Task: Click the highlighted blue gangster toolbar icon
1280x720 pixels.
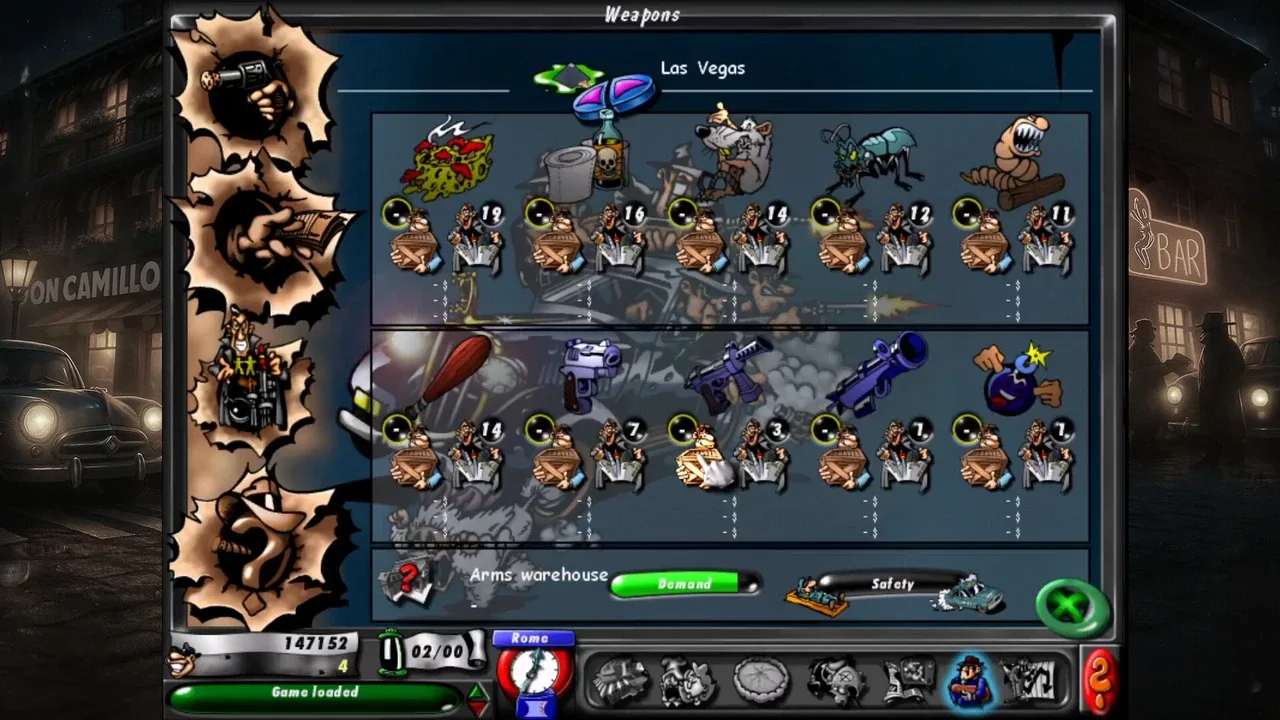Action: 967,680
